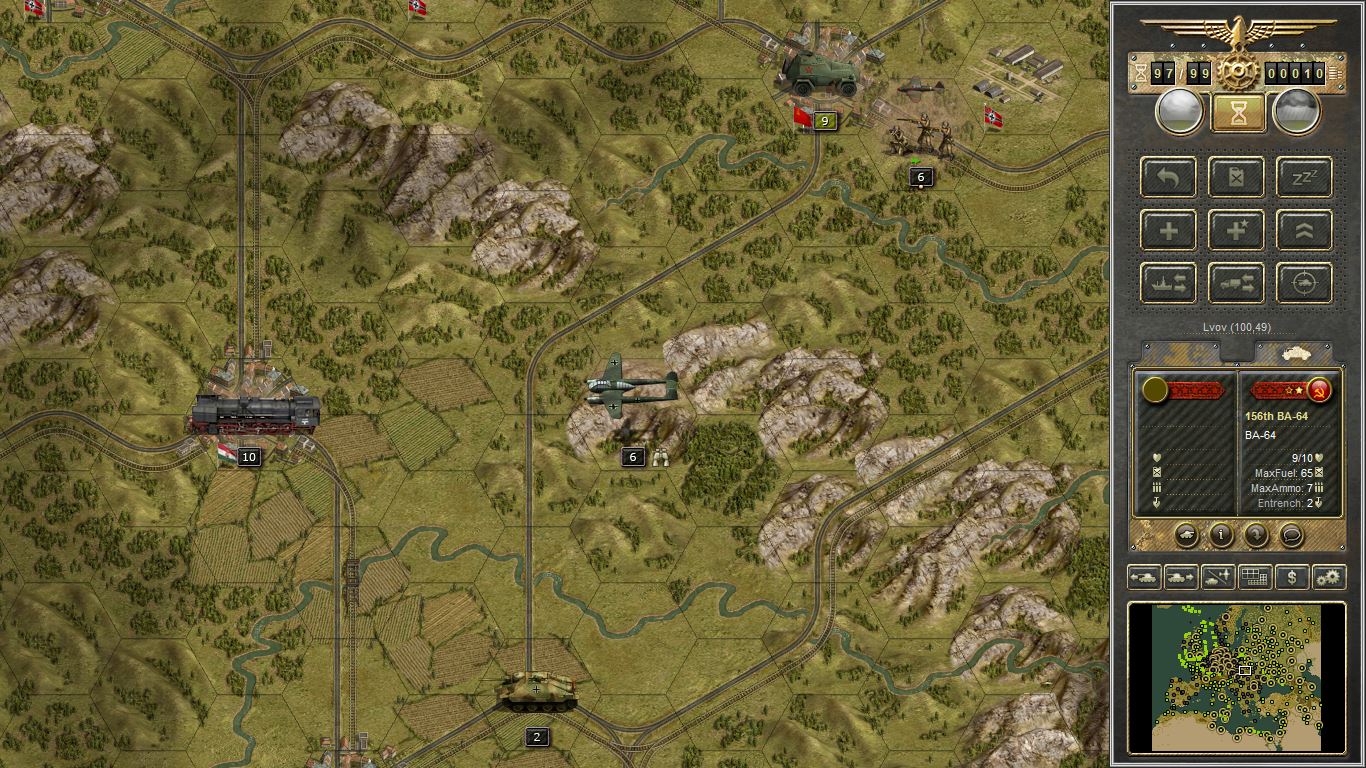Open the purchase screen with dollar icon
This screenshot has height=768, width=1366.
pyautogui.click(x=1292, y=577)
